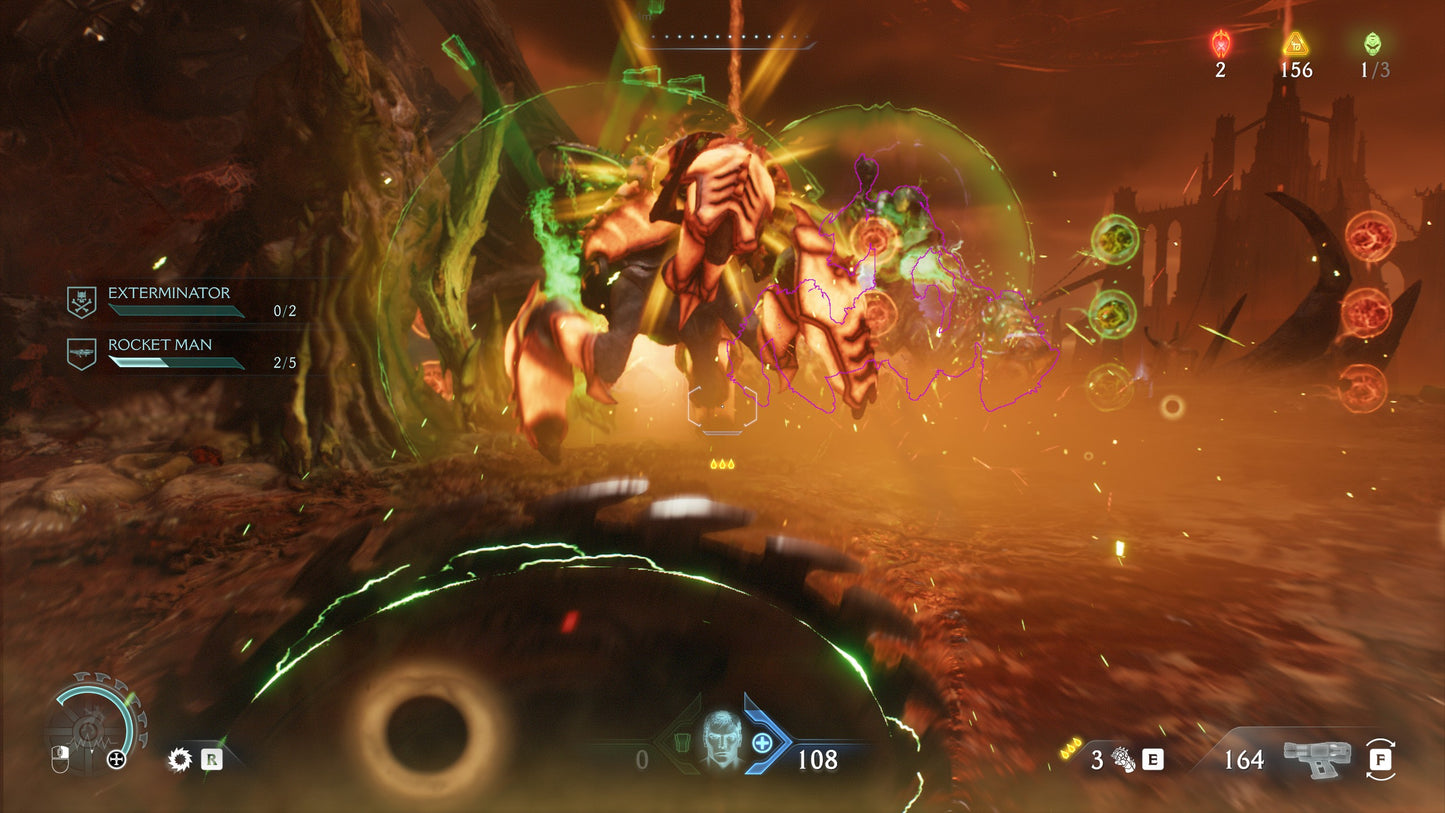Image resolution: width=1445 pixels, height=813 pixels.
Task: Select the ROCKET MAN challenge entry
Action: (x=159, y=344)
